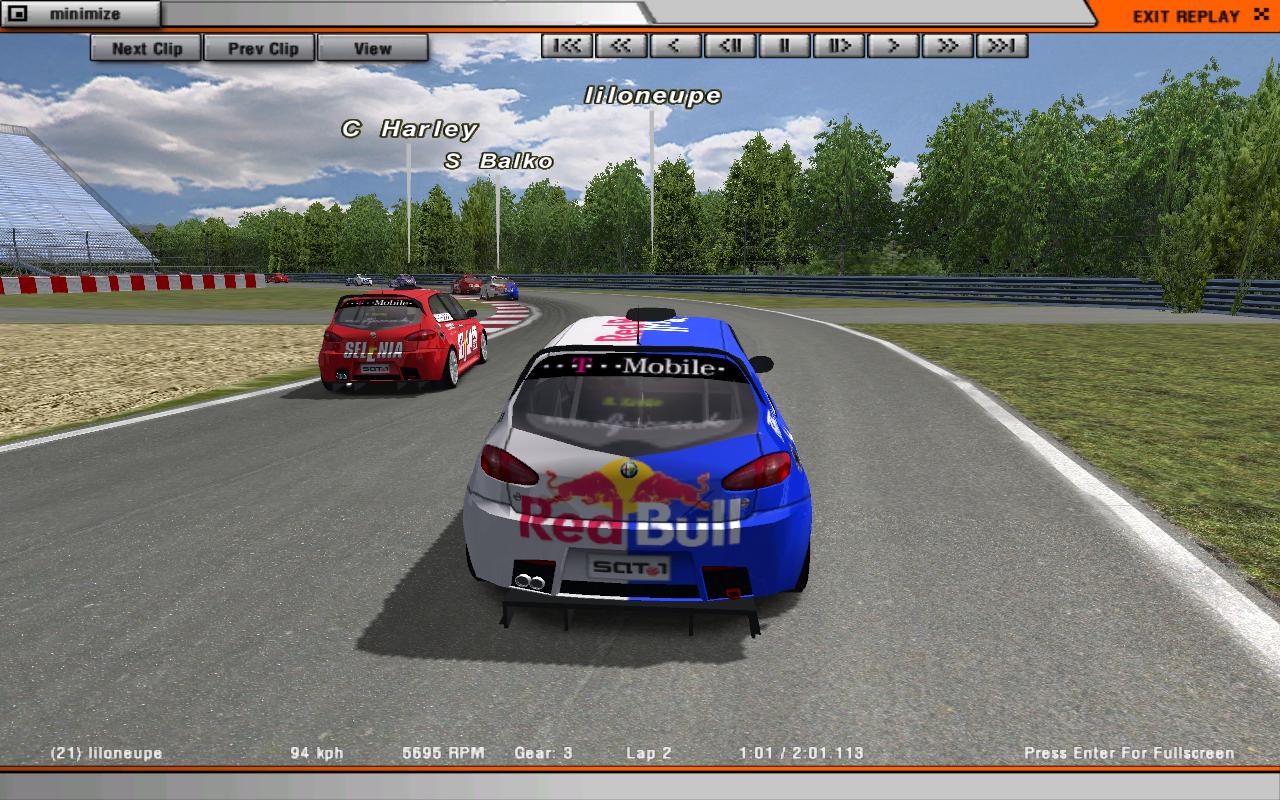1280x800 pixels.
Task: Fast forward the replay
Action: pos(947,45)
